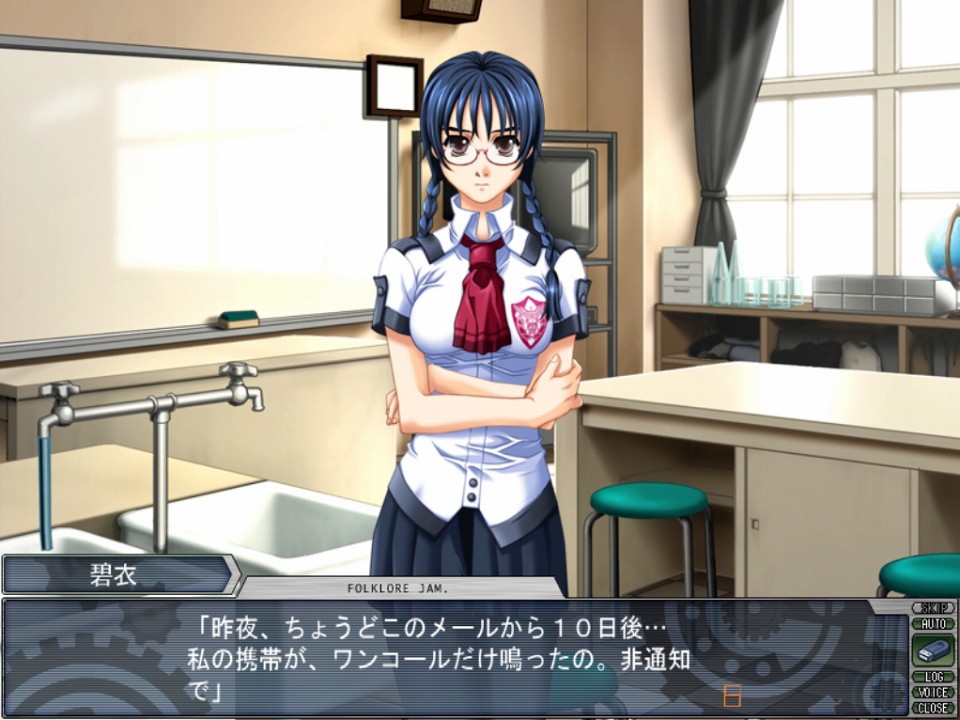
Task: Open the message LOG
Action: point(933,677)
